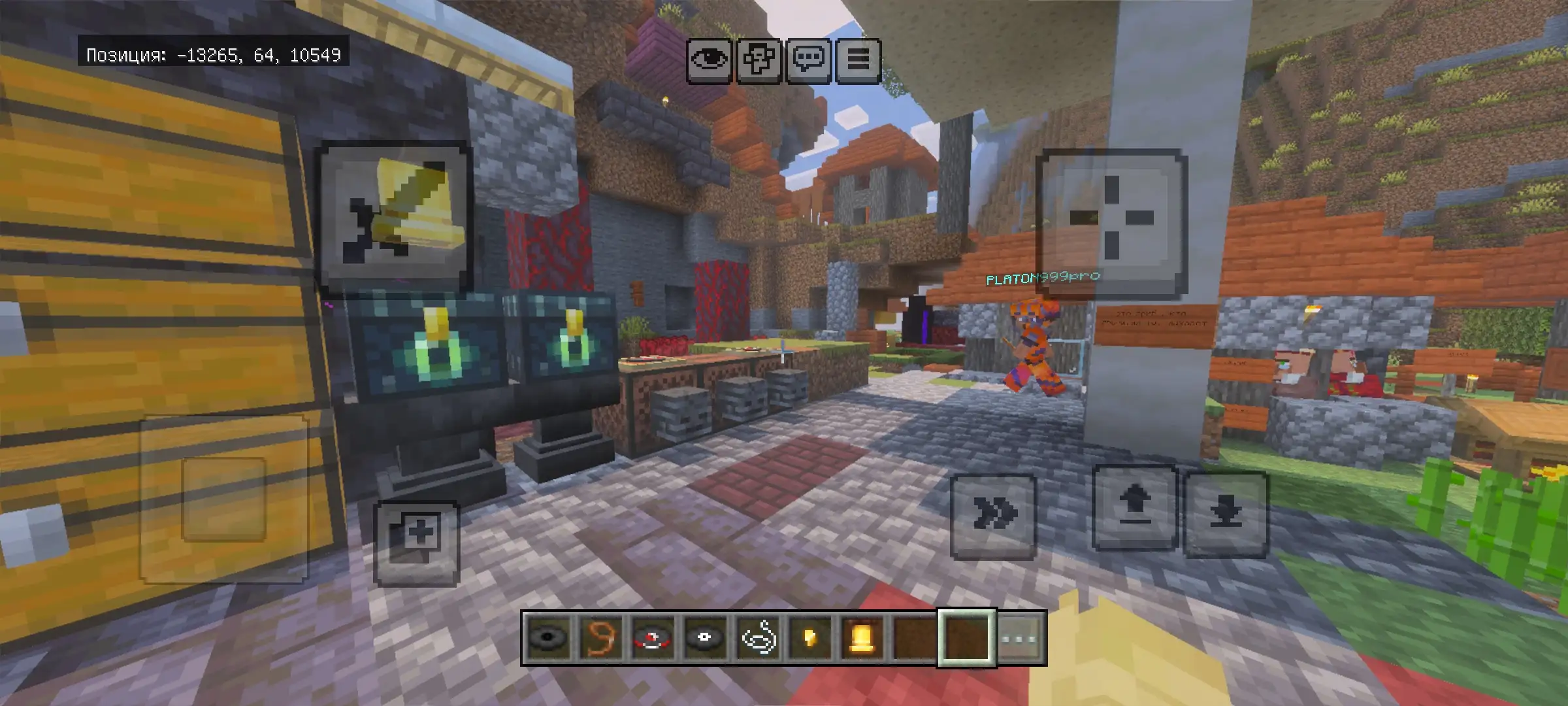Select the orange lead hotbar slot
This screenshot has width=1568, height=706.
coord(600,638)
